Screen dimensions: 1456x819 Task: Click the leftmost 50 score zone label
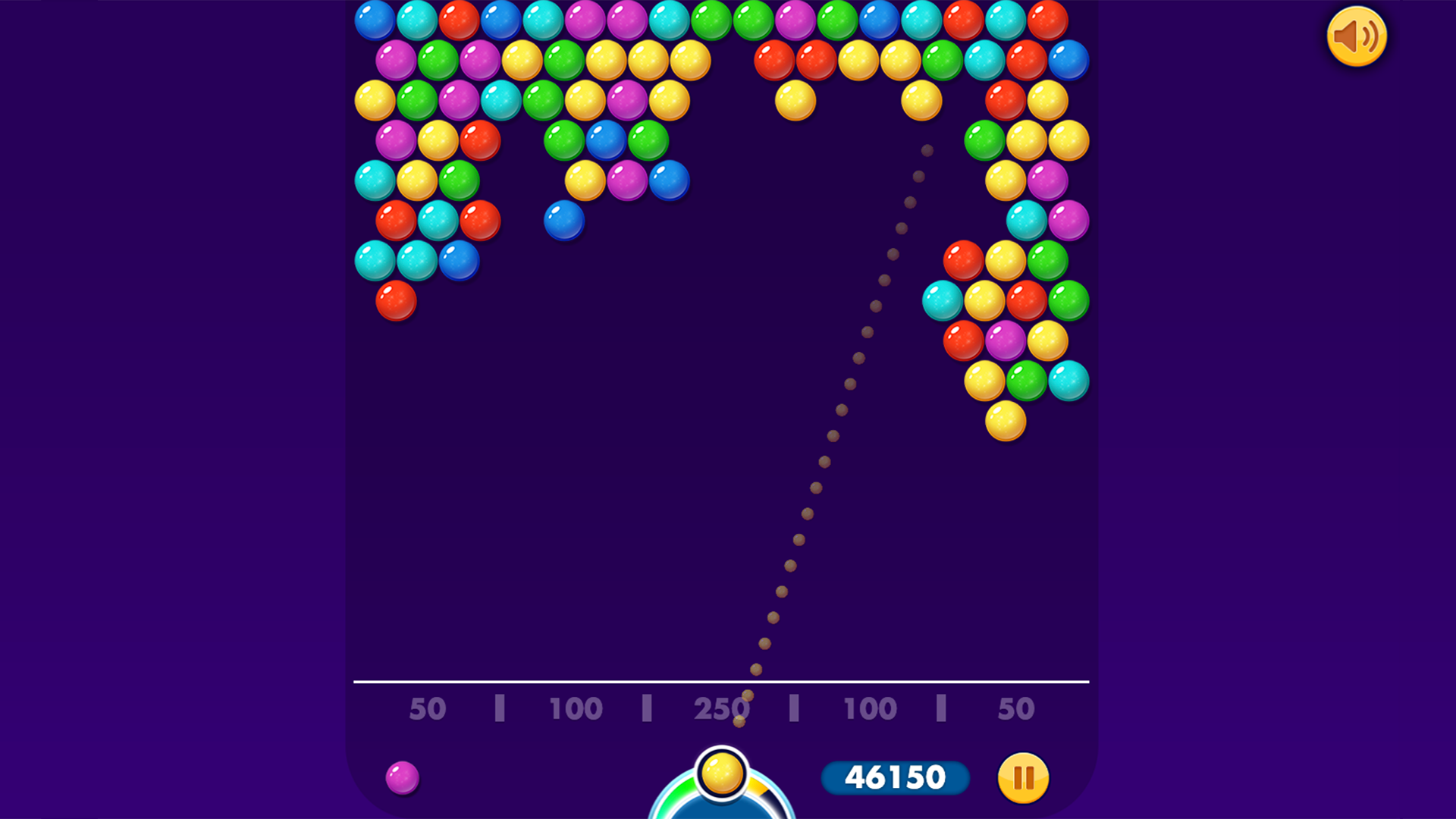[x=428, y=709]
